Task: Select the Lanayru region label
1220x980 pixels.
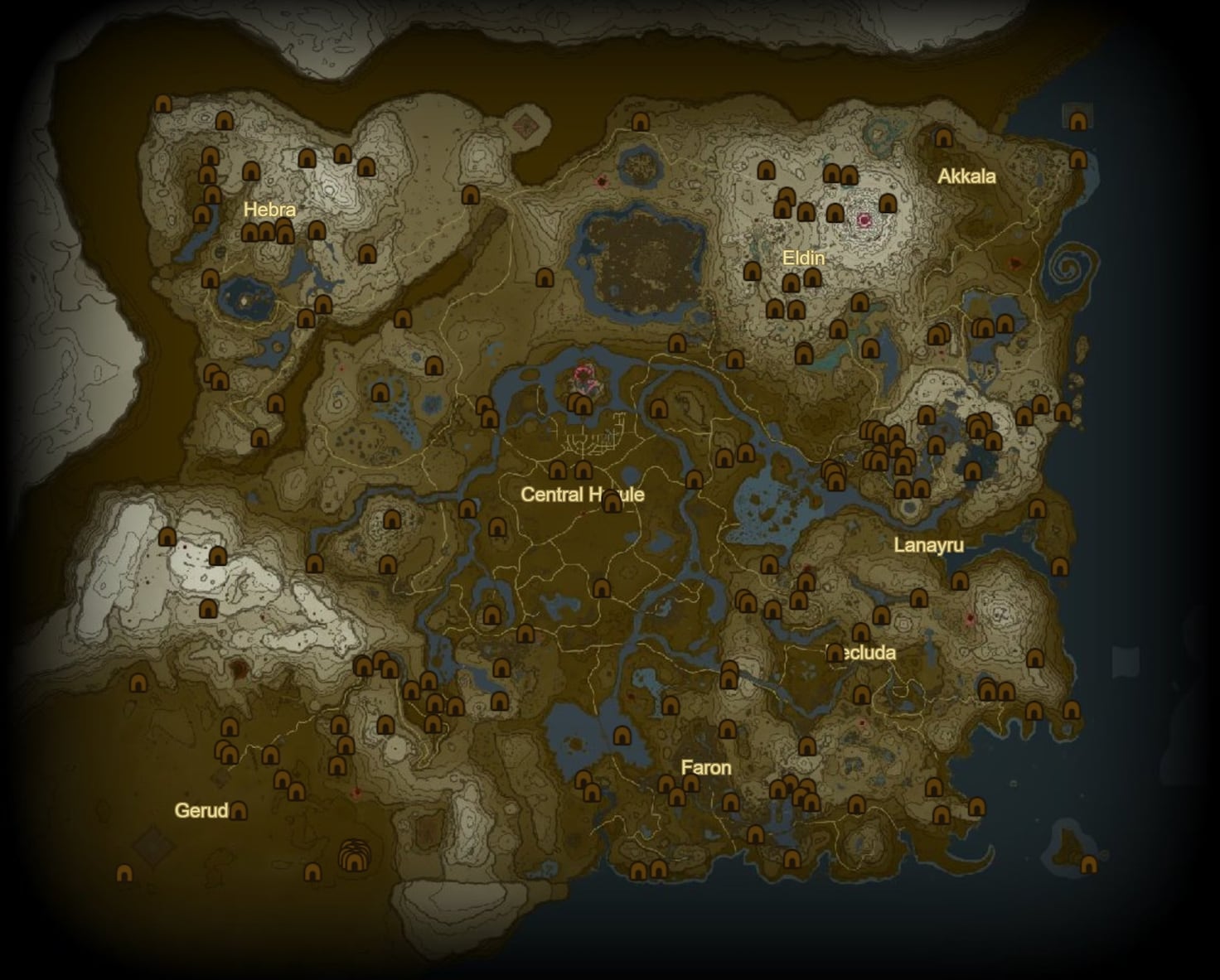Action: (928, 545)
